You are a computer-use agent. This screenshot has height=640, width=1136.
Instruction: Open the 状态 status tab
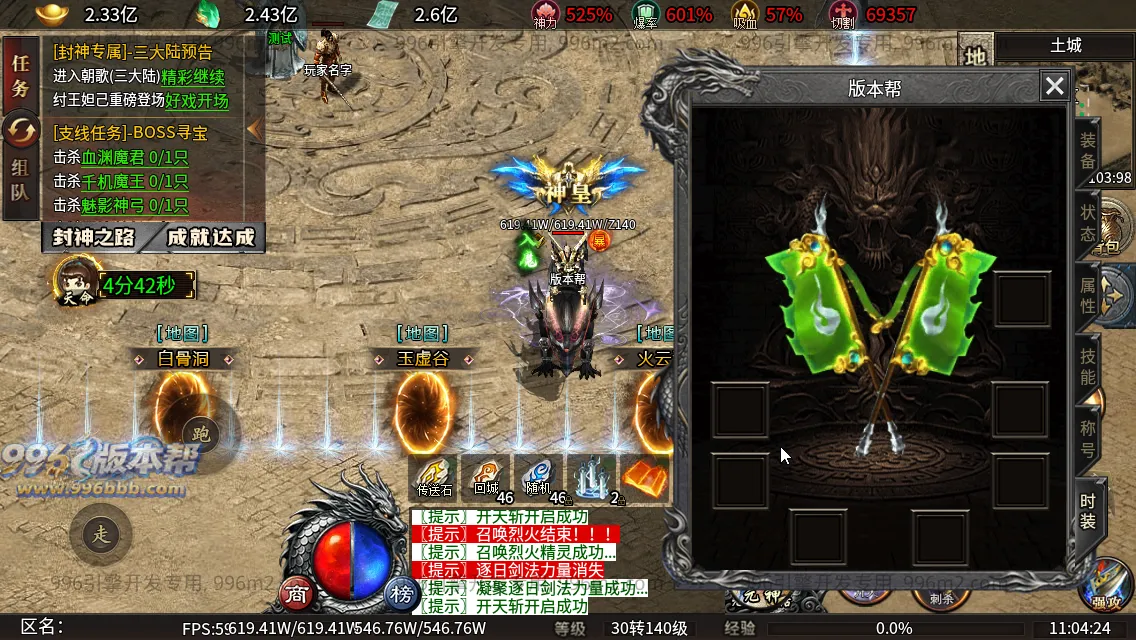(1088, 224)
